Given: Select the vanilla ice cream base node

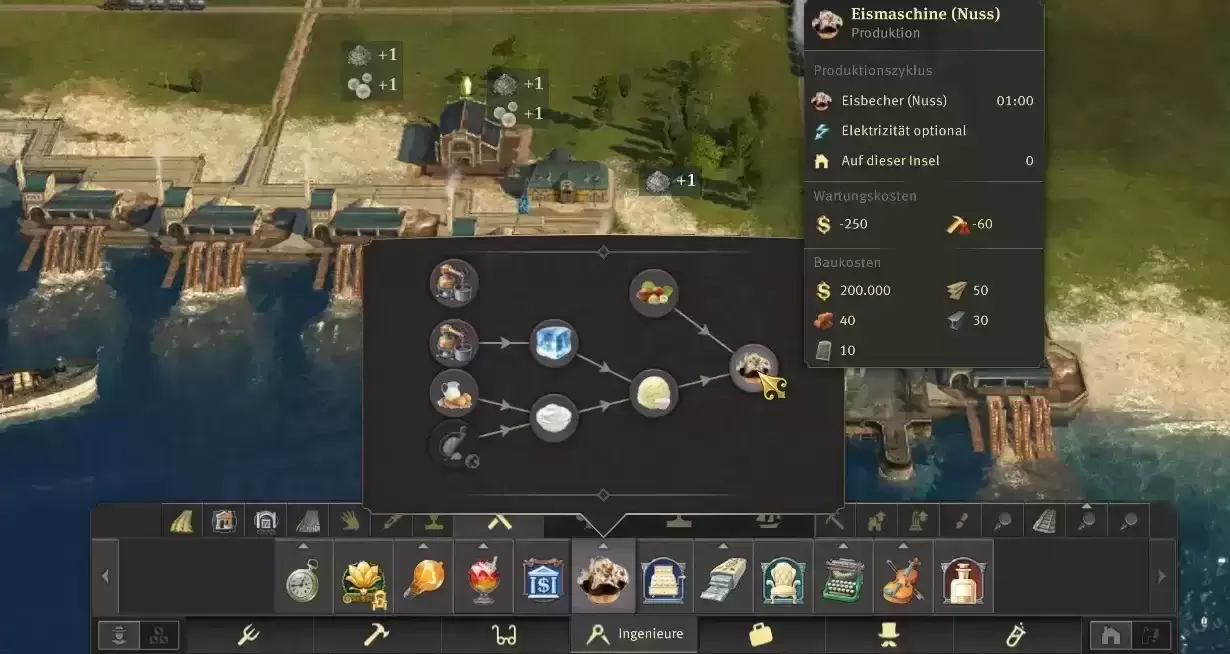Looking at the screenshot, I should 654,392.
